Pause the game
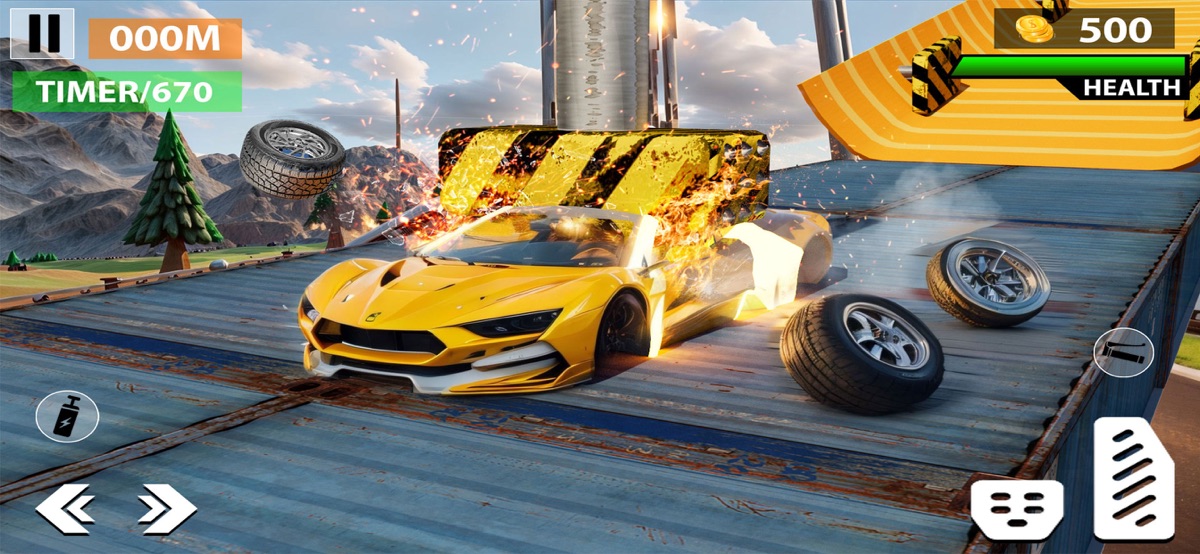The width and height of the screenshot is (1200, 554). point(42,33)
